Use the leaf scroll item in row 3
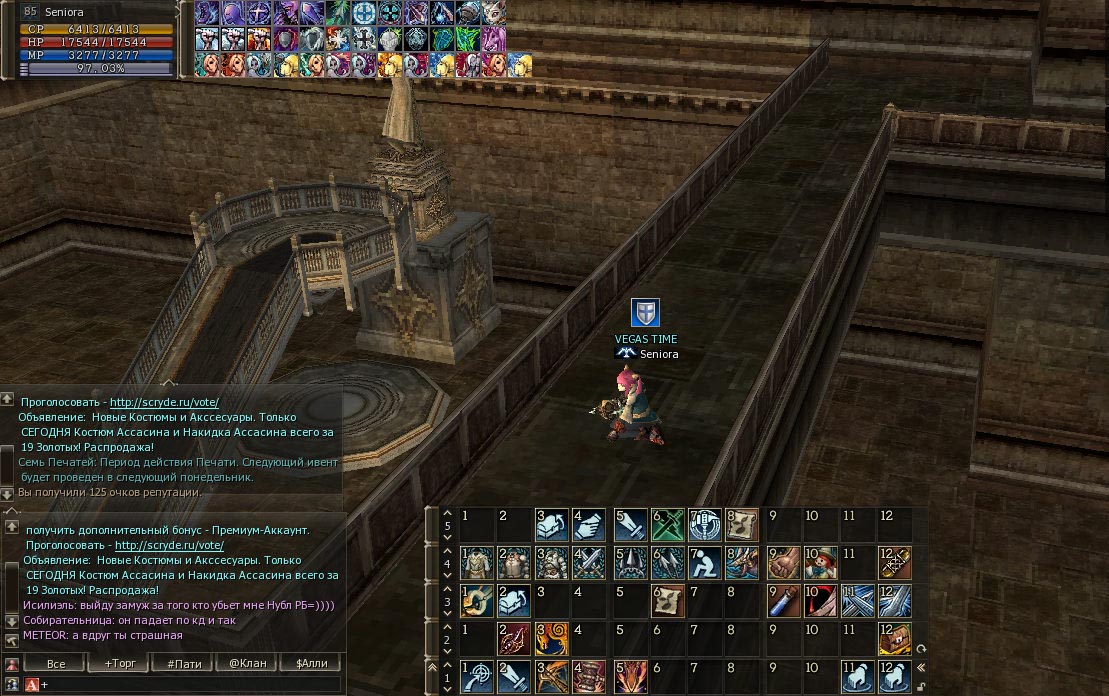 click(x=667, y=600)
